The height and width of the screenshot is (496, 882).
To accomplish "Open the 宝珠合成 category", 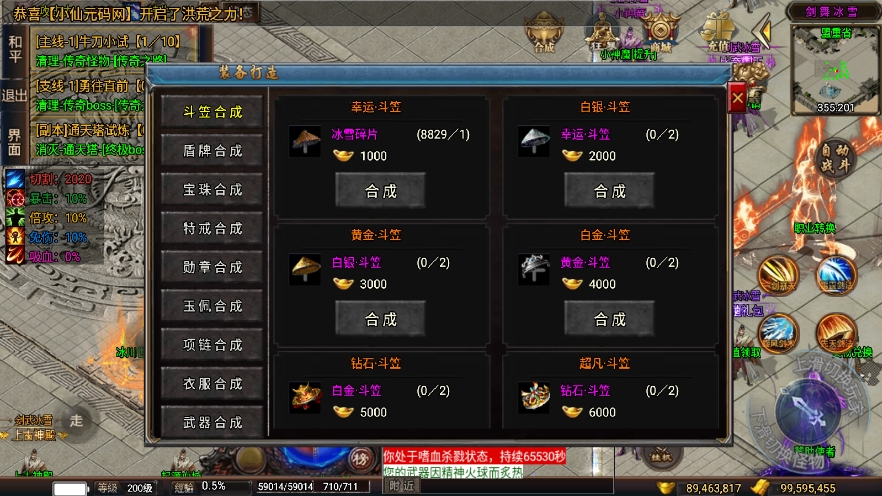I will (212, 190).
